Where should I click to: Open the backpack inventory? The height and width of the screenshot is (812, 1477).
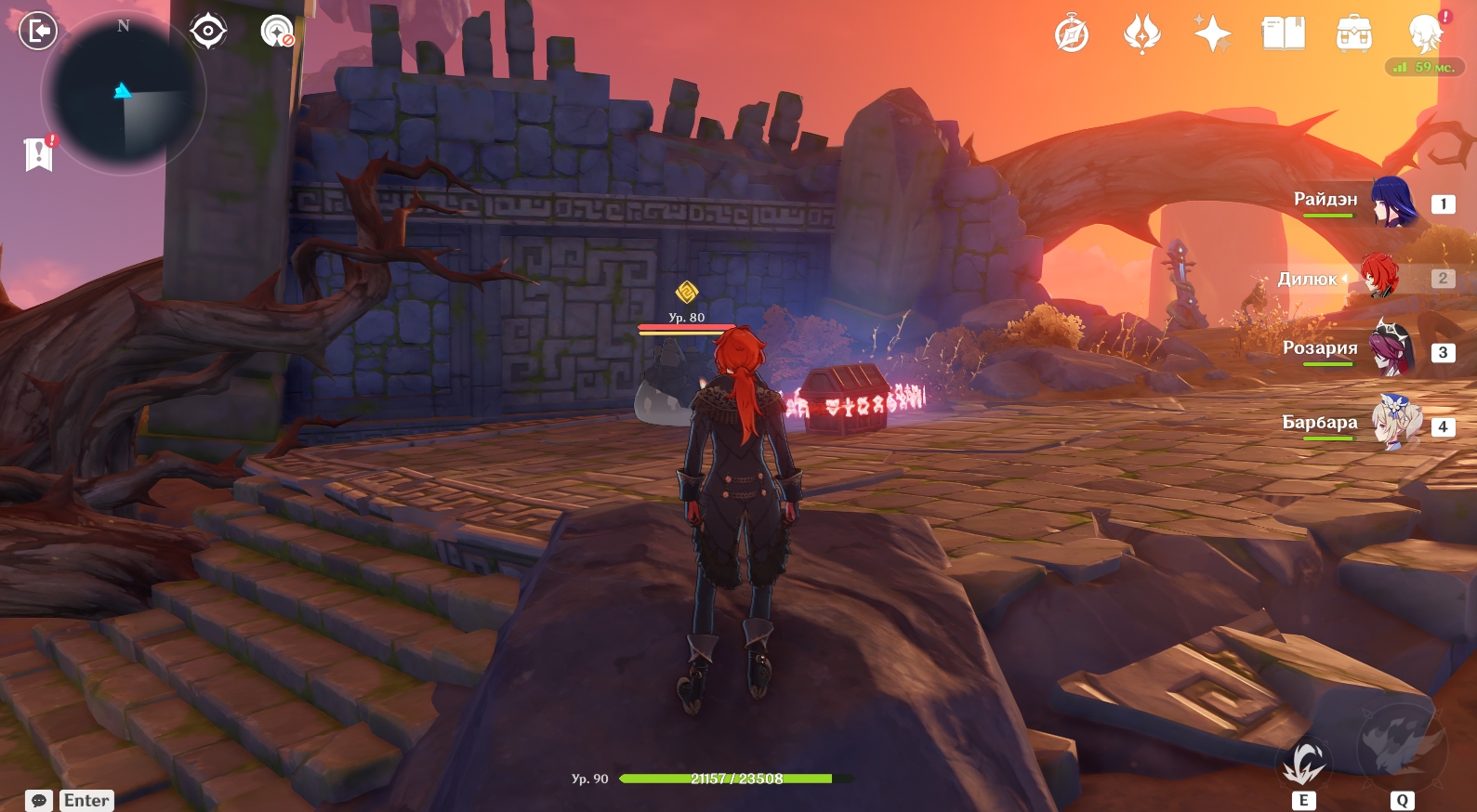click(x=1353, y=34)
